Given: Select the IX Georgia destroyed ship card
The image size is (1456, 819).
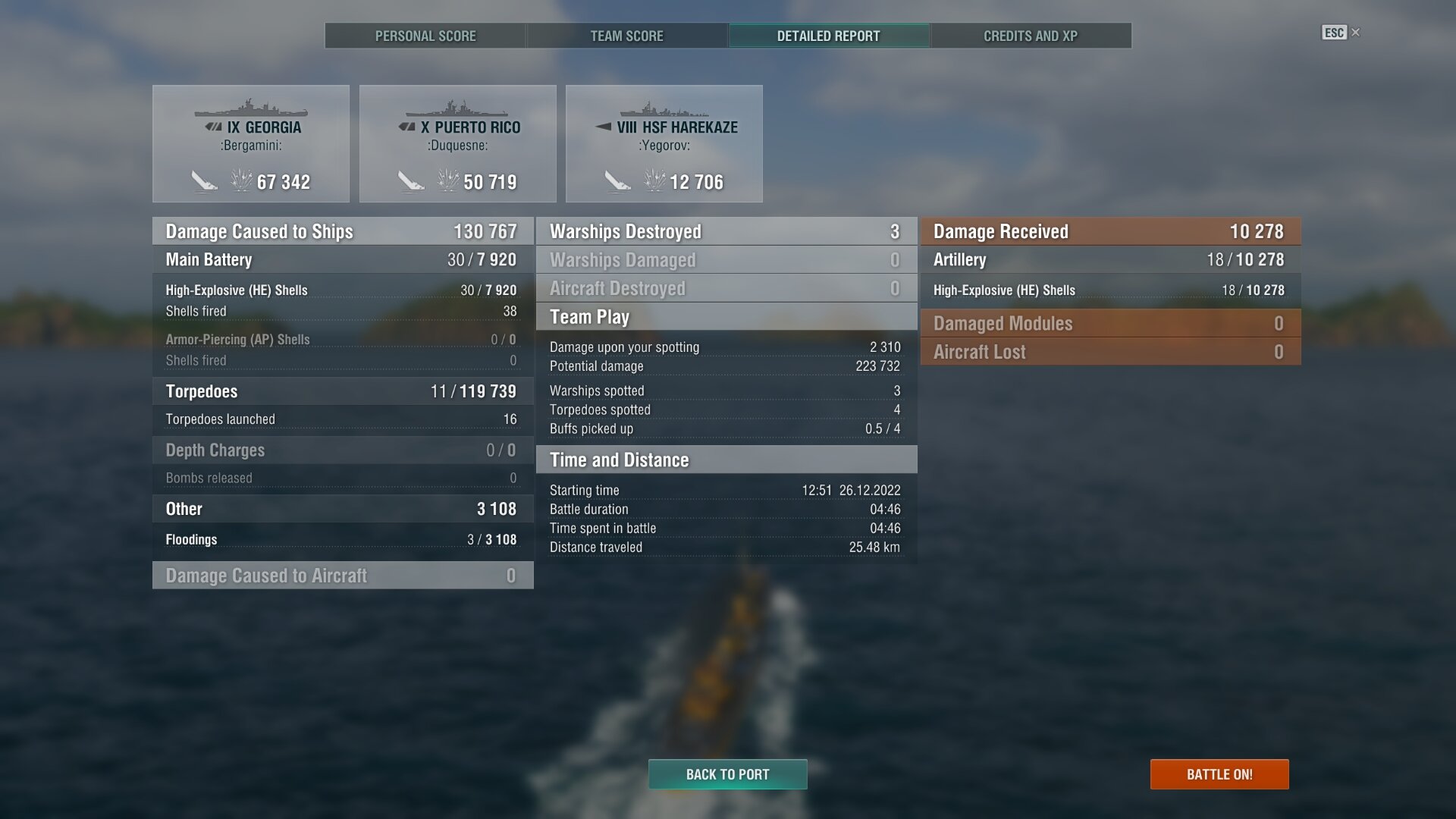Looking at the screenshot, I should pyautogui.click(x=251, y=143).
